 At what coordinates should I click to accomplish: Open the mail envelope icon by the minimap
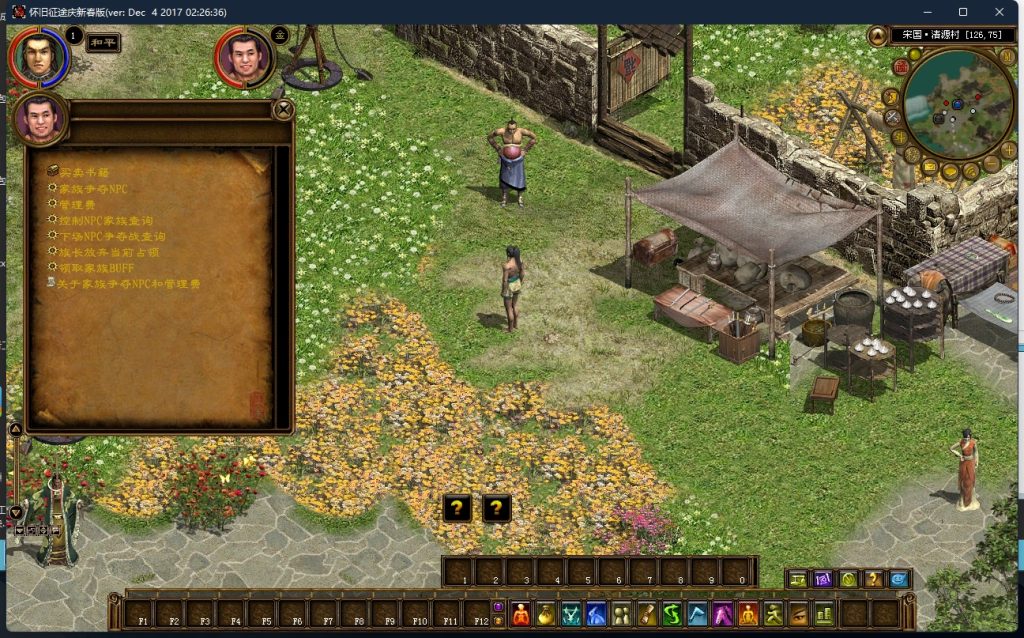pos(930,165)
